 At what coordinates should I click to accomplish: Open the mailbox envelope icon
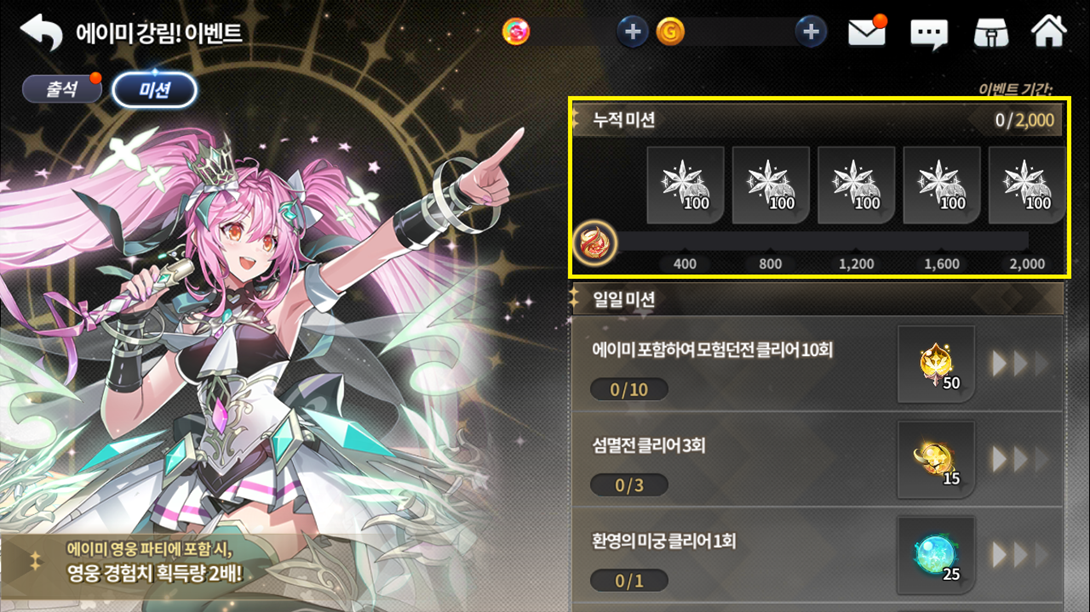[867, 33]
